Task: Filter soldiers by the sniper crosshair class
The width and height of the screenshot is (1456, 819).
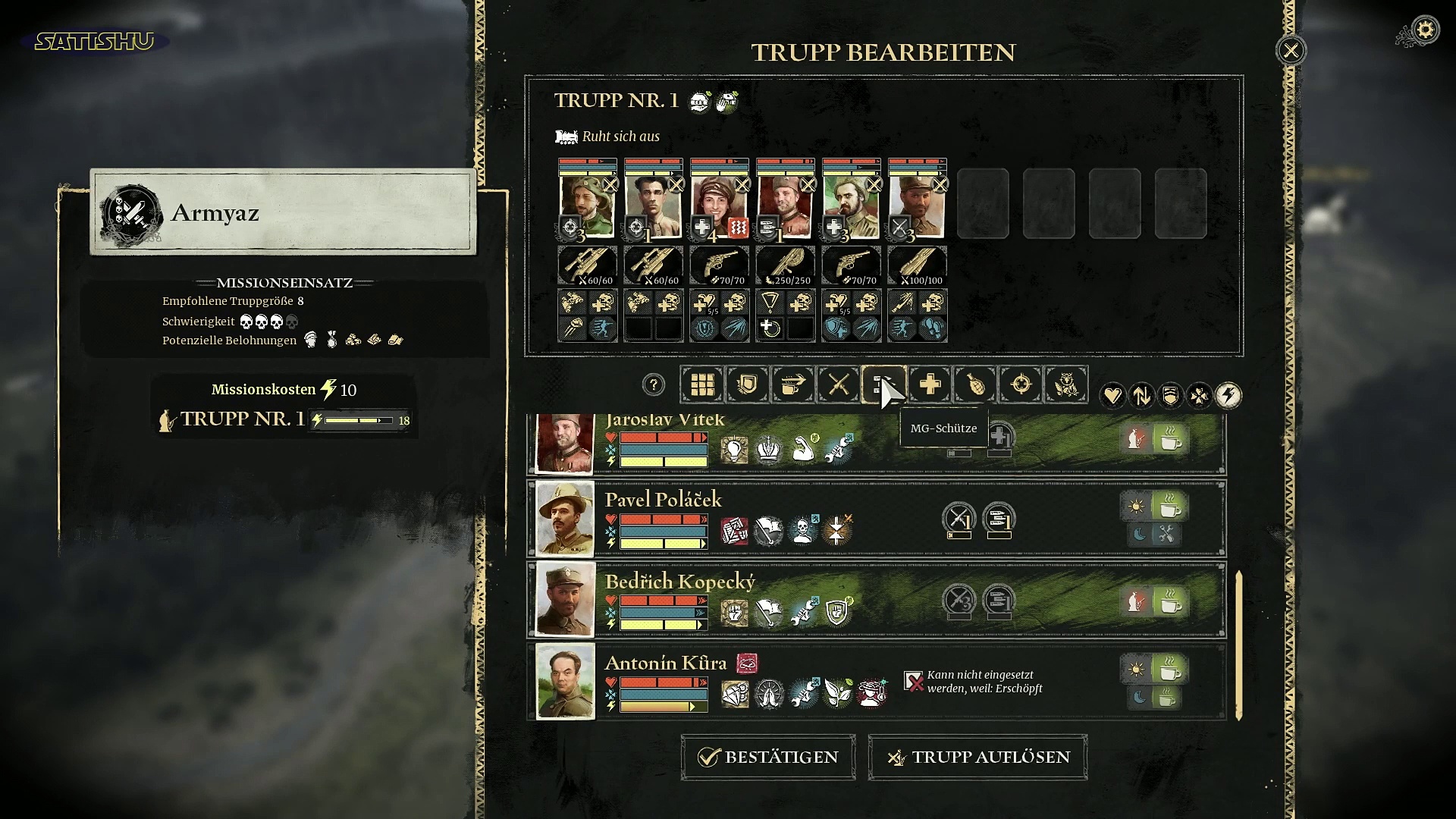Action: [1021, 384]
